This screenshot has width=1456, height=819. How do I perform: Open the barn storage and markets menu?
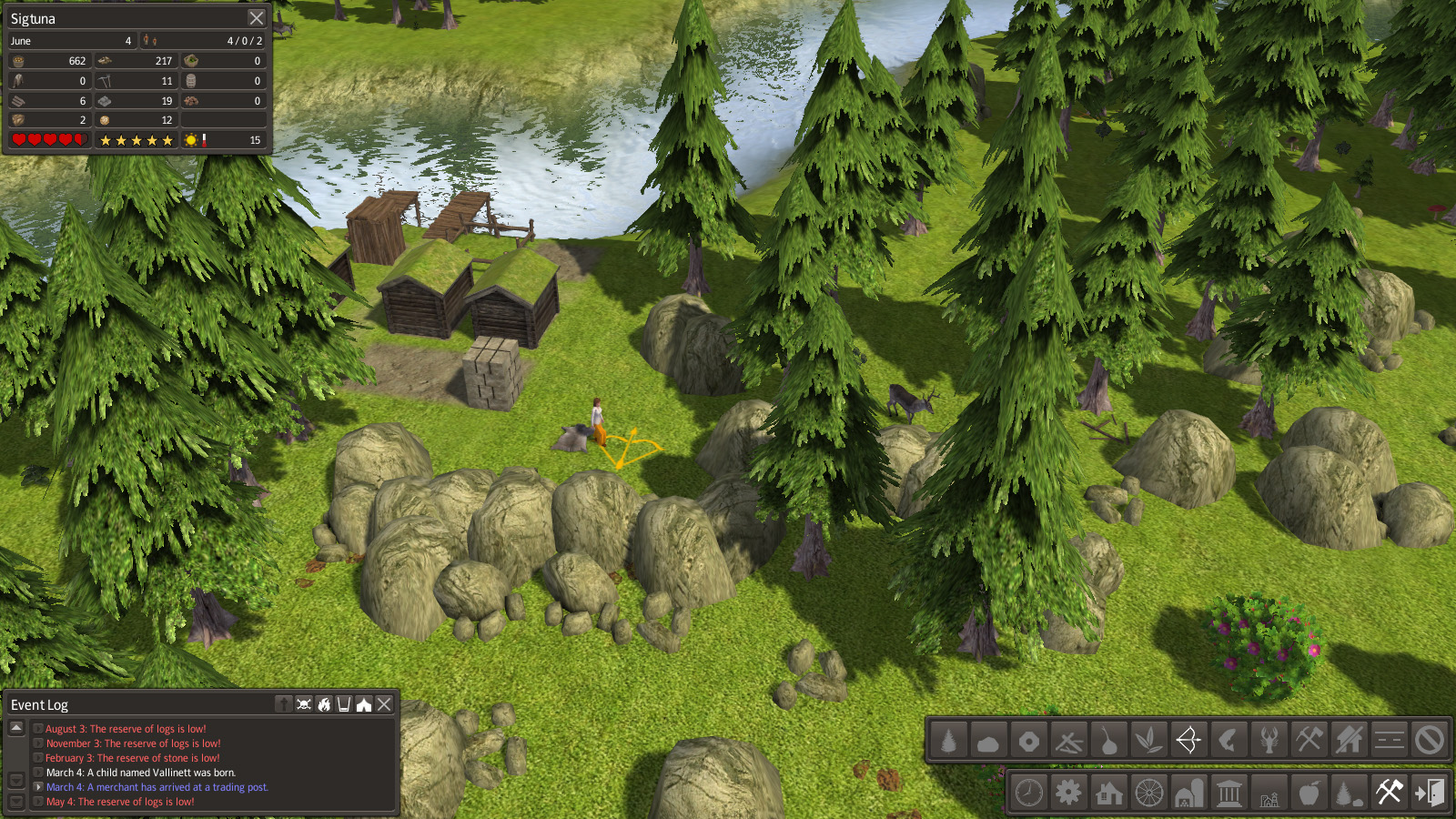click(1189, 793)
